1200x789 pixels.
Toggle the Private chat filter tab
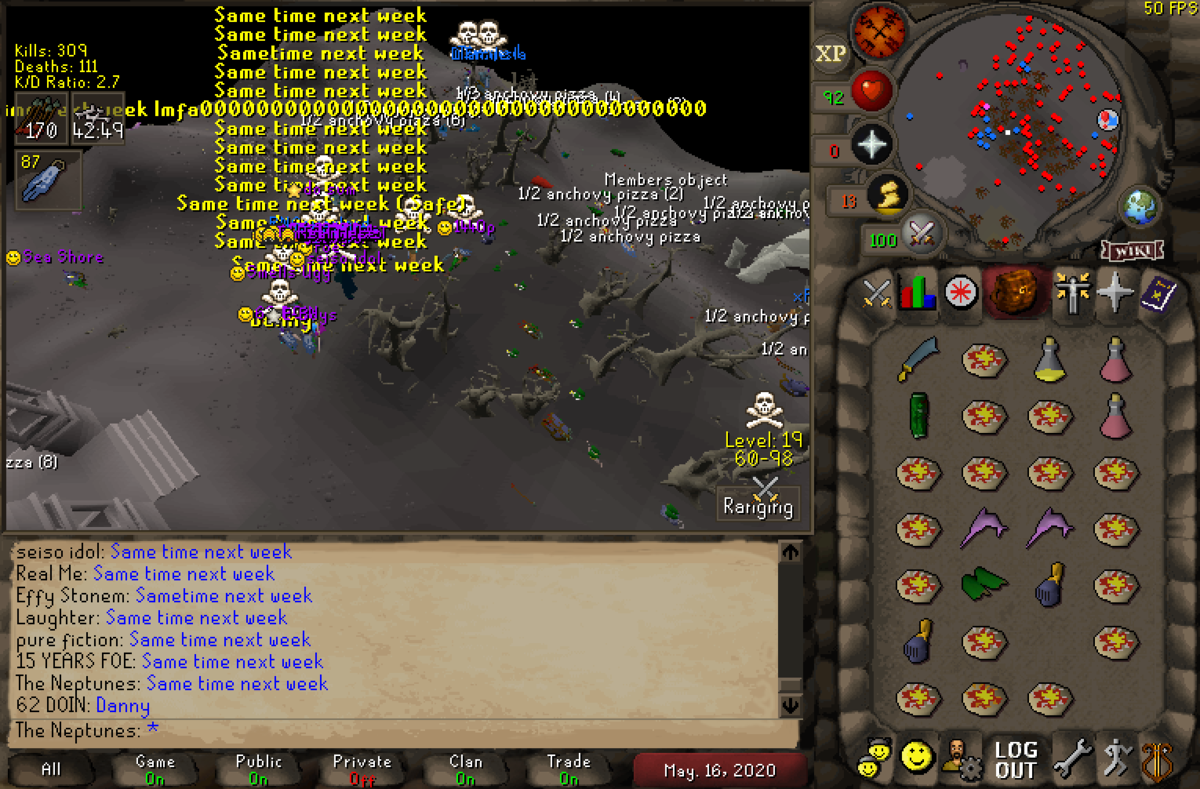point(361,769)
